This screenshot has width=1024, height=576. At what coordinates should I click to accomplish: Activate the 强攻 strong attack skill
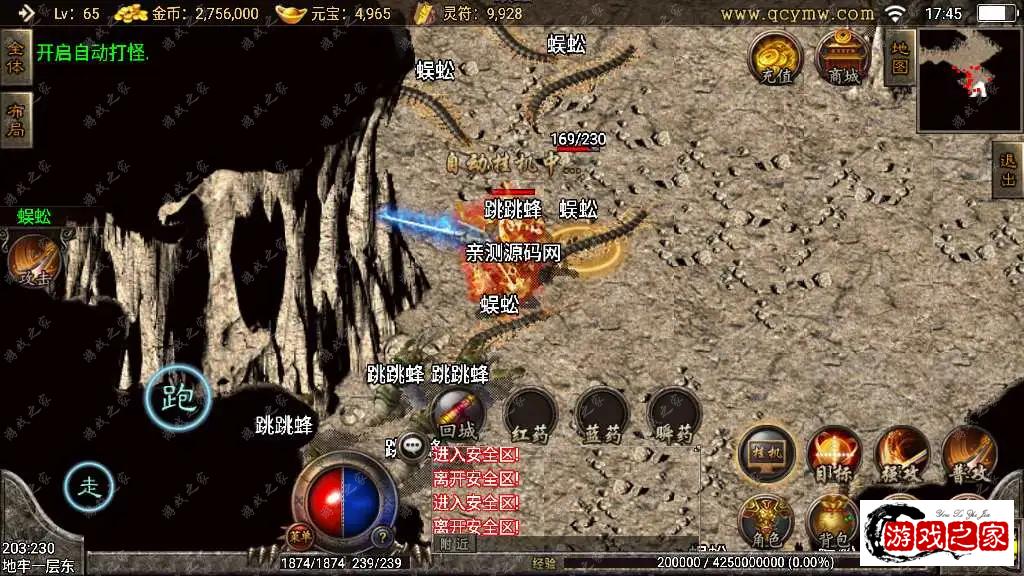click(x=902, y=453)
